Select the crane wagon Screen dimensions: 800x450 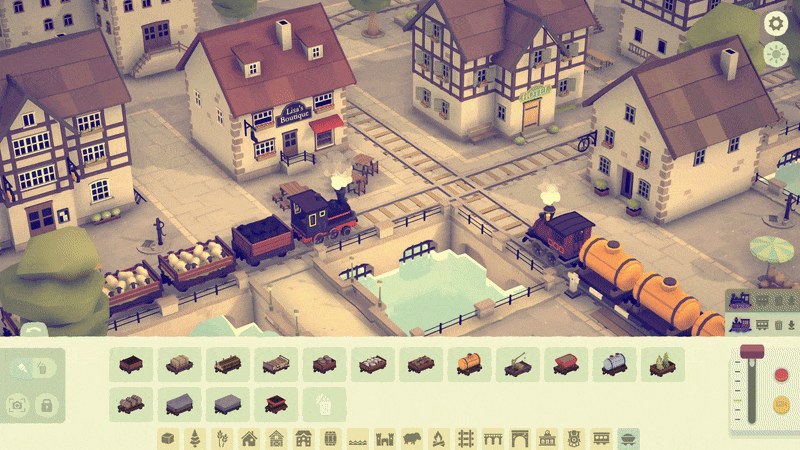(517, 365)
